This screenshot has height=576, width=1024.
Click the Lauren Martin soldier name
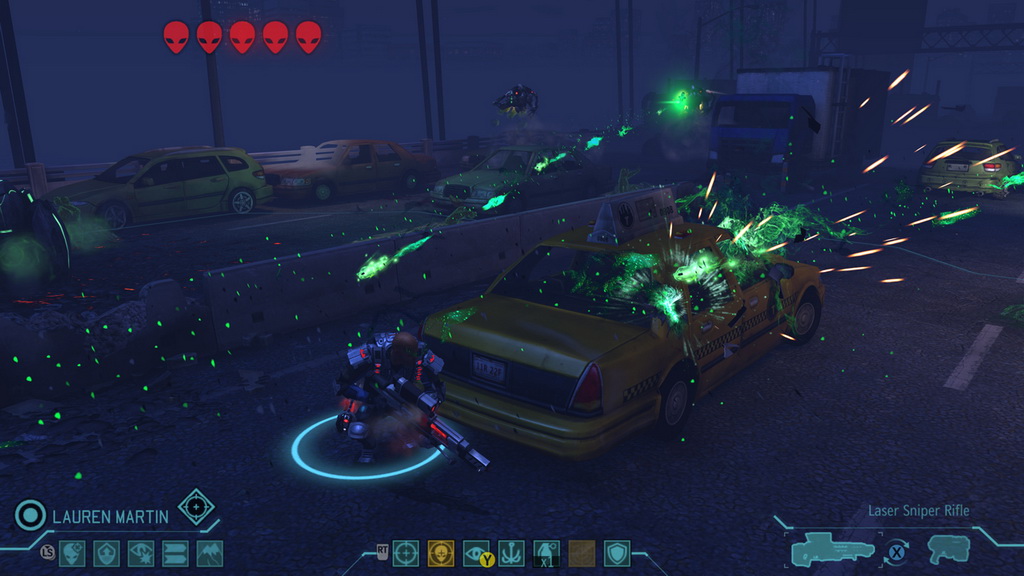(110, 517)
